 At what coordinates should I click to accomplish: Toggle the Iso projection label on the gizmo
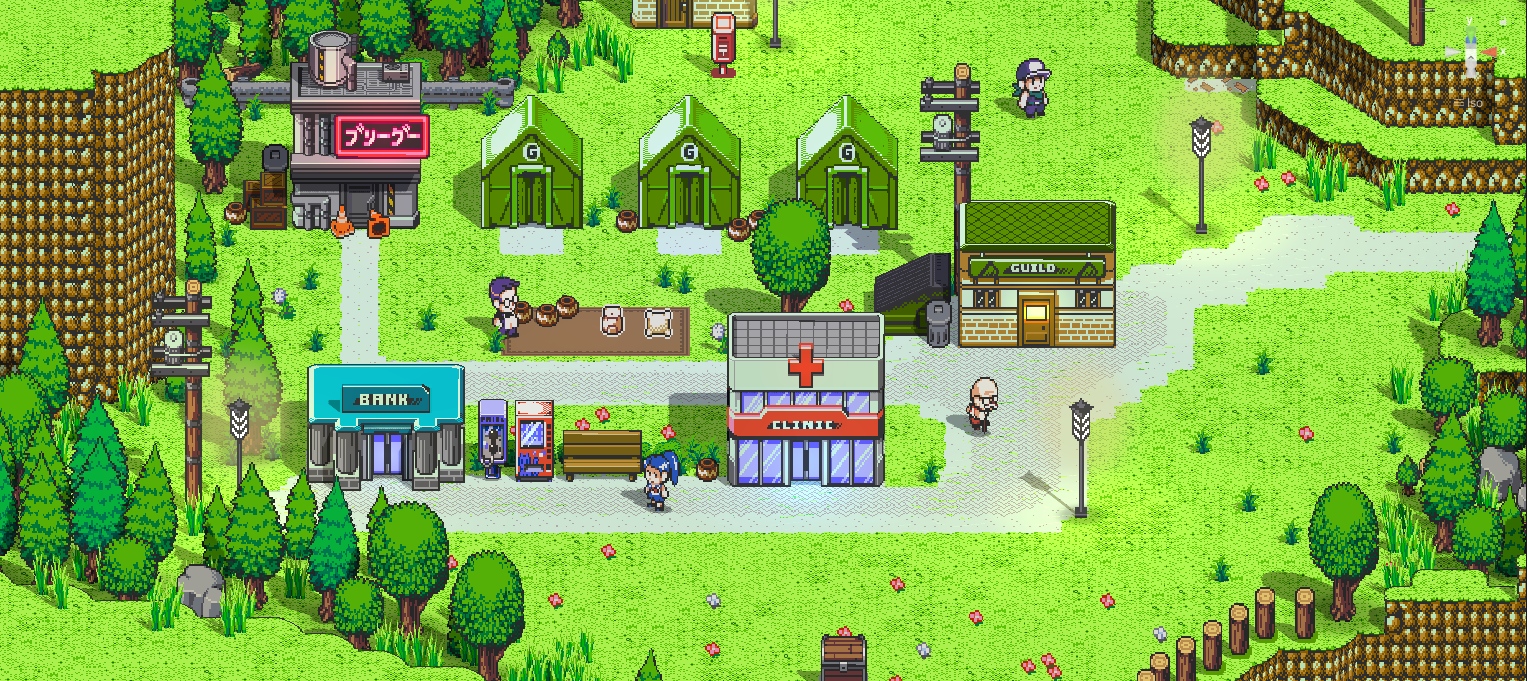click(x=1473, y=103)
